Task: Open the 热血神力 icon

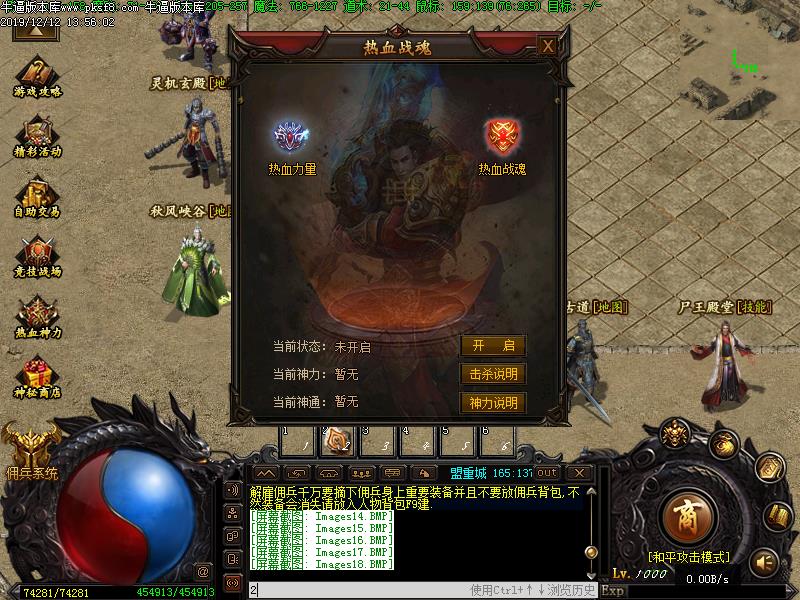Action: point(38,313)
